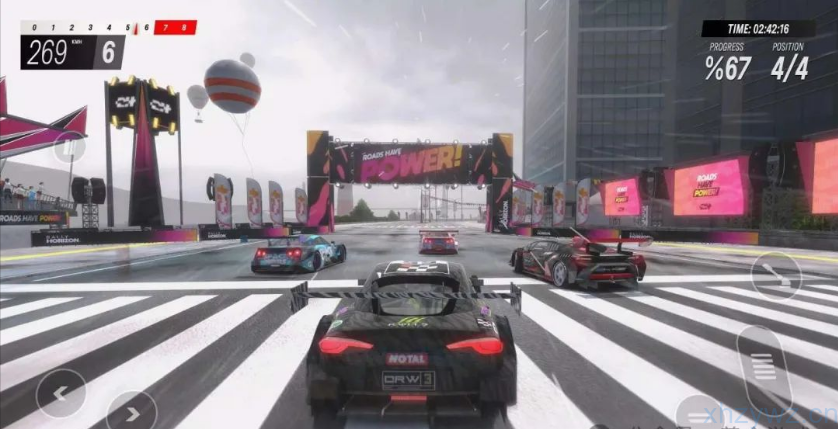Image resolution: width=838 pixels, height=429 pixels.
Task: Pause the race with the pause button
Action: coord(69,148)
